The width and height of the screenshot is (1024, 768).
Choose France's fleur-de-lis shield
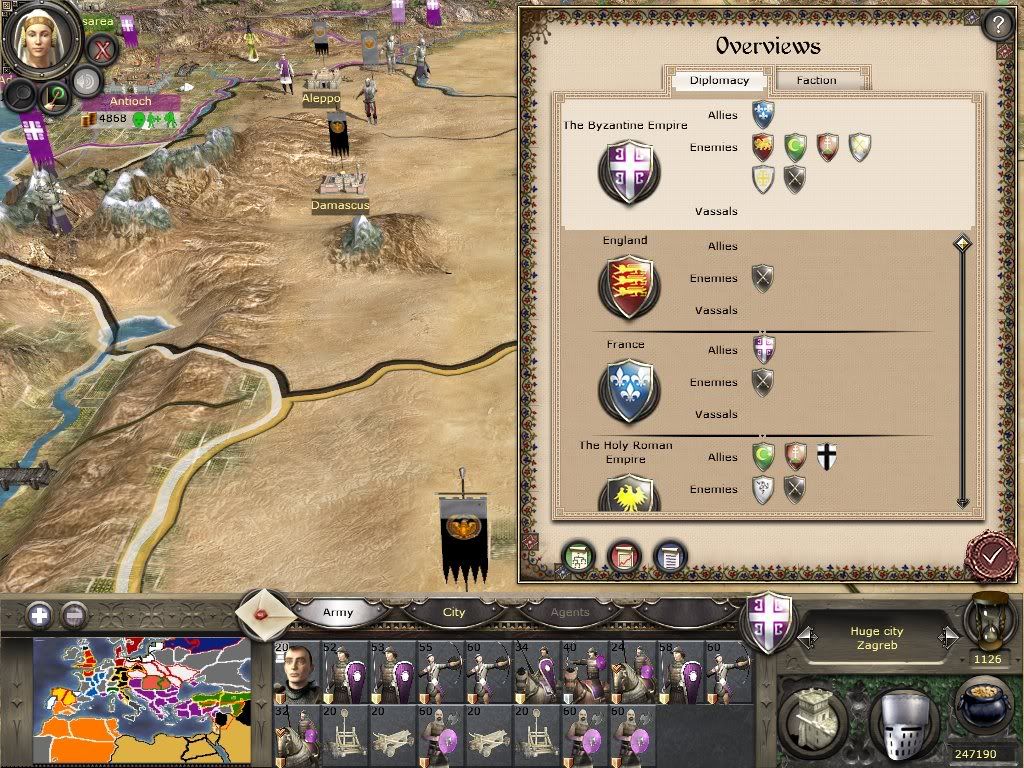[628, 391]
